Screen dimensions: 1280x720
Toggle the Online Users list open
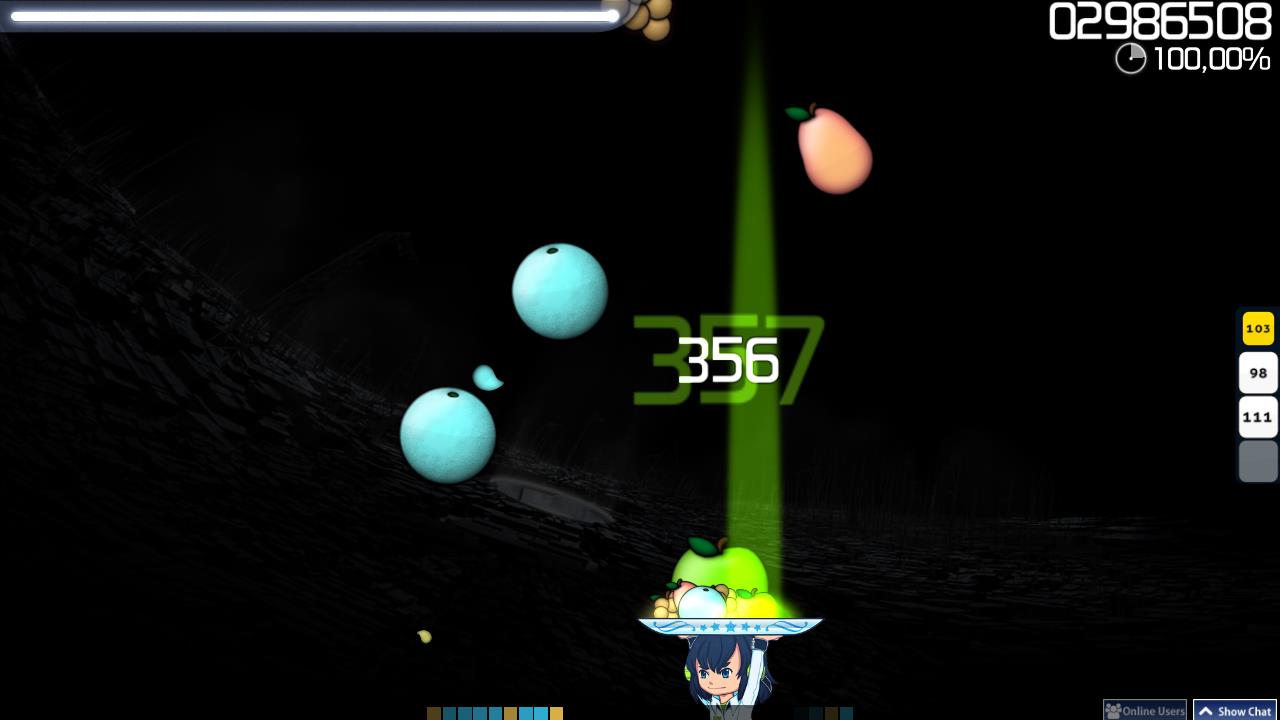pyautogui.click(x=1145, y=710)
